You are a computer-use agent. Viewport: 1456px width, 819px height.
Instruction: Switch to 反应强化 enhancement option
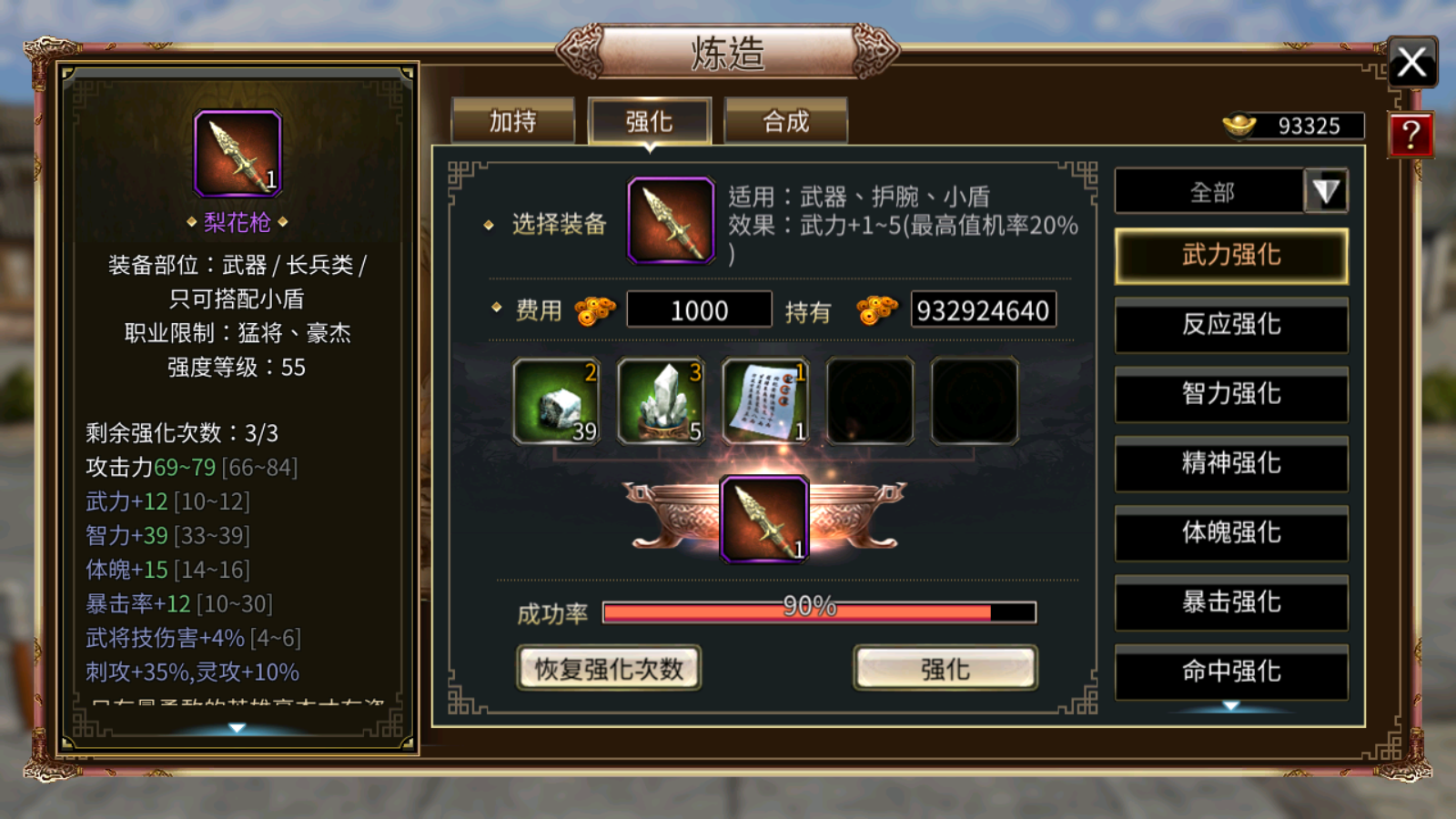(x=1230, y=326)
